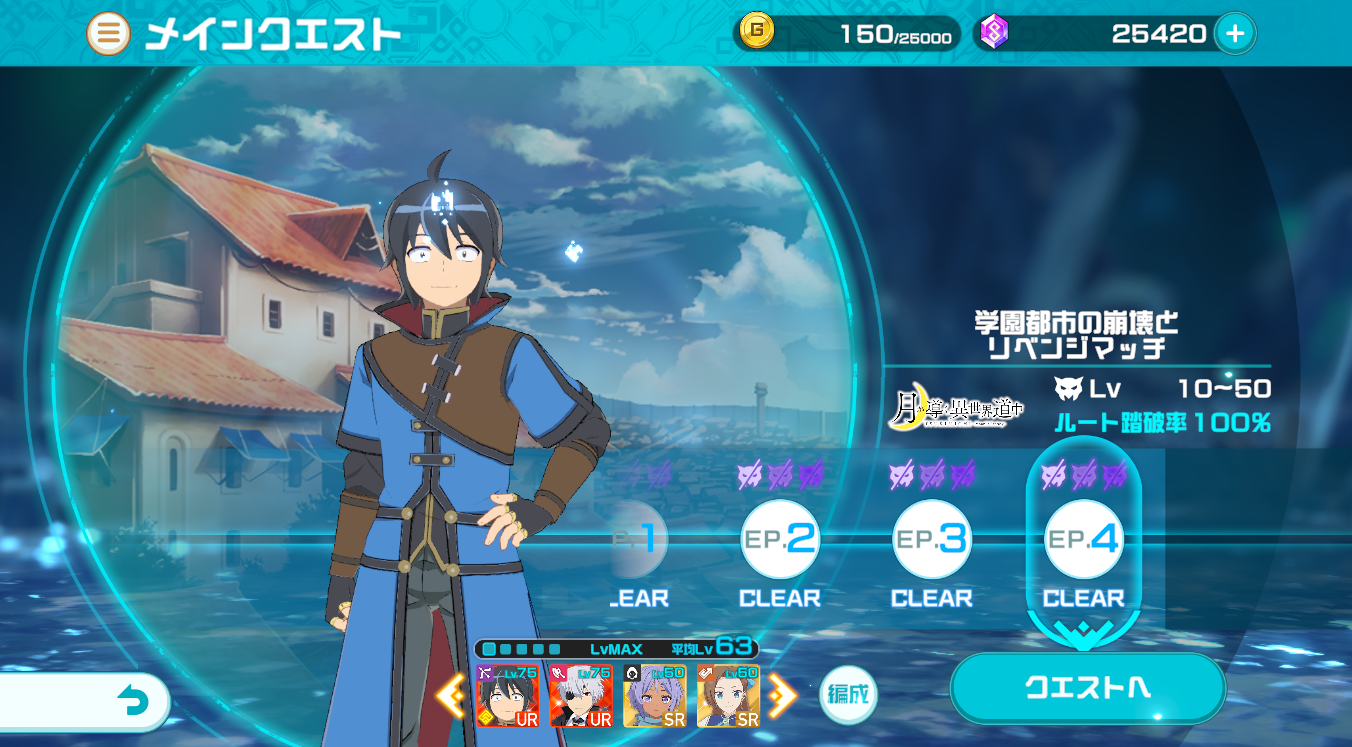Image resolution: width=1352 pixels, height=747 pixels.
Task: Select the brown-haired Lv50 SR character
Action: pyautogui.click(x=728, y=696)
